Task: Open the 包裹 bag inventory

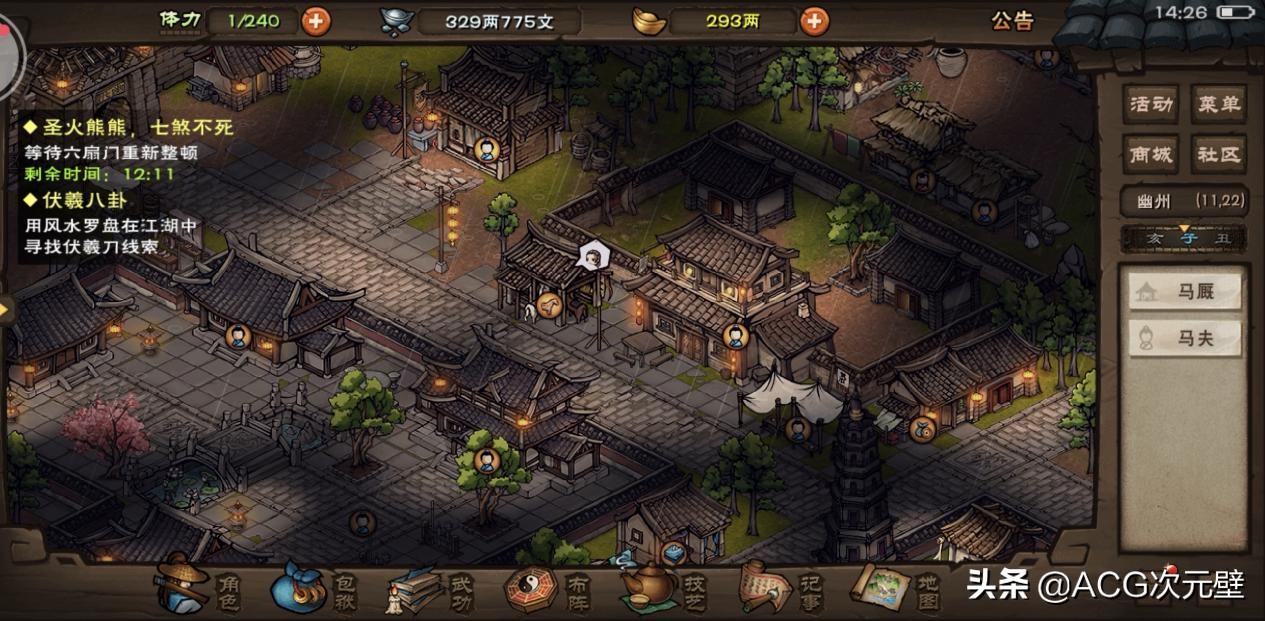Action: (x=314, y=587)
